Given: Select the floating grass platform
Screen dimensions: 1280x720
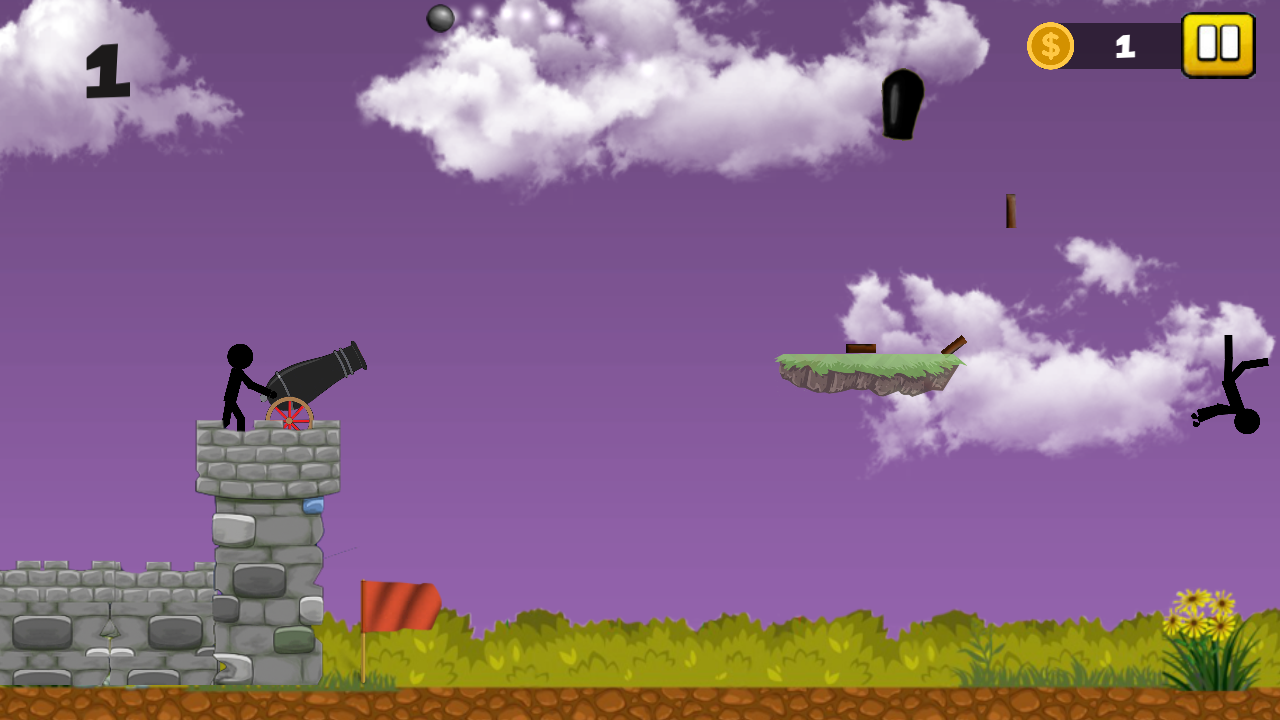Looking at the screenshot, I should (x=870, y=370).
